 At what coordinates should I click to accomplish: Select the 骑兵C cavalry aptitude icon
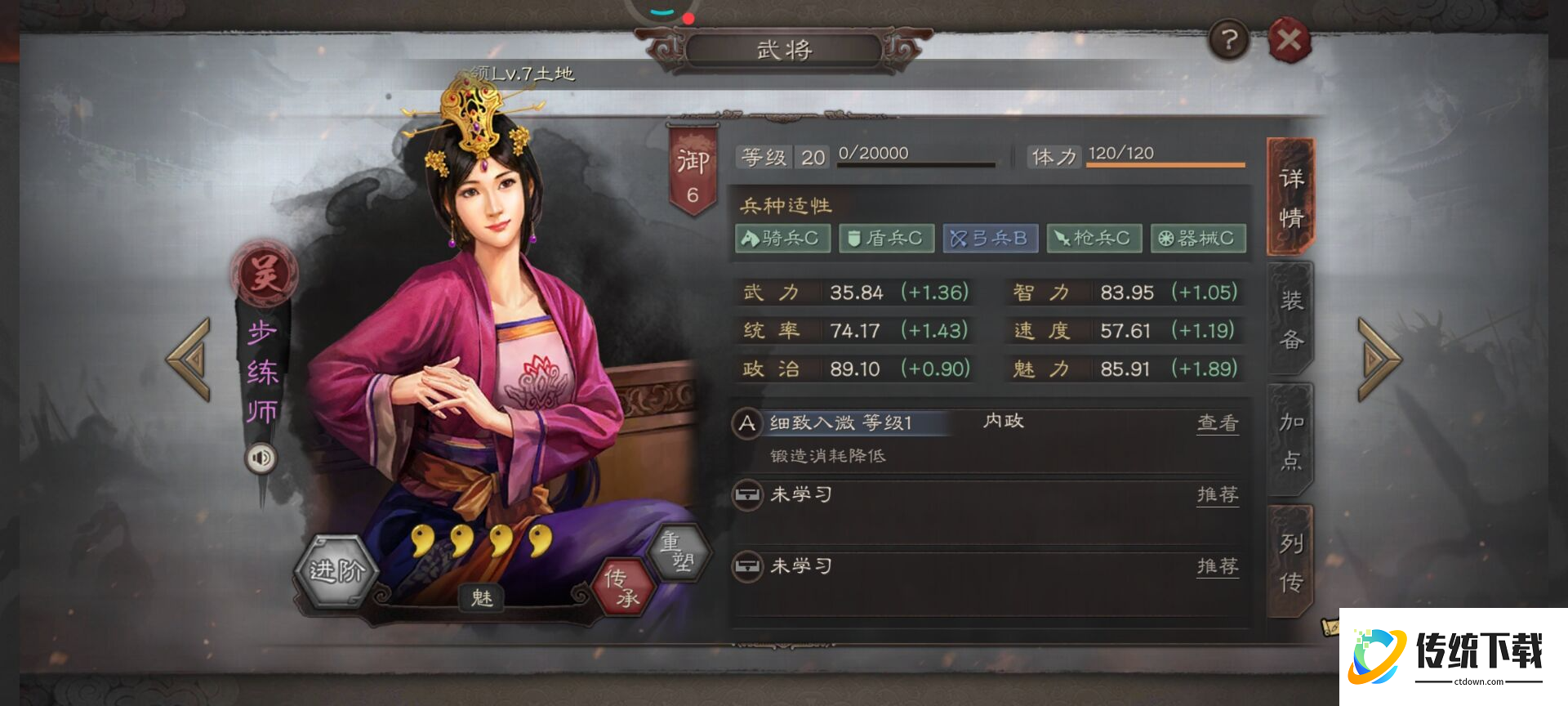tap(782, 238)
